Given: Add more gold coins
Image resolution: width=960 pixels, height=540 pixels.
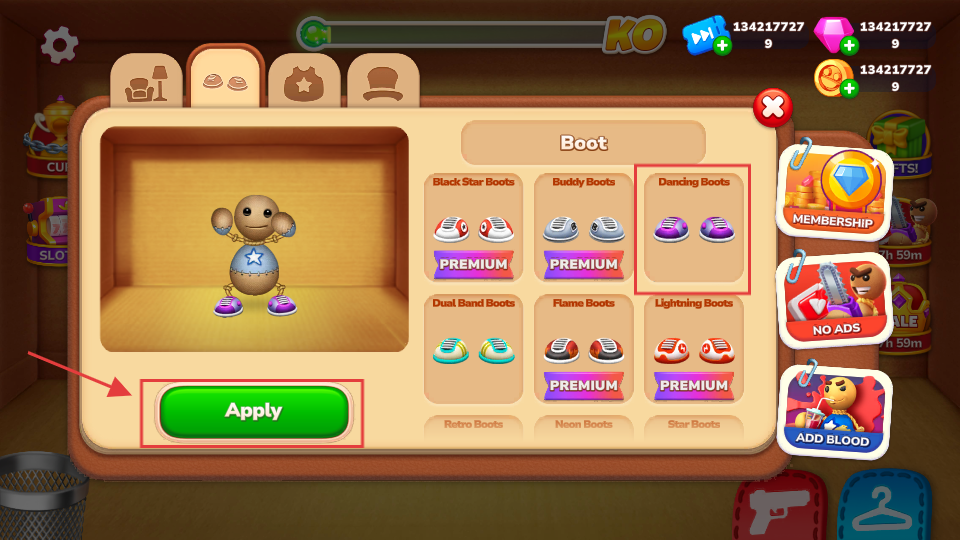Looking at the screenshot, I should (x=849, y=88).
